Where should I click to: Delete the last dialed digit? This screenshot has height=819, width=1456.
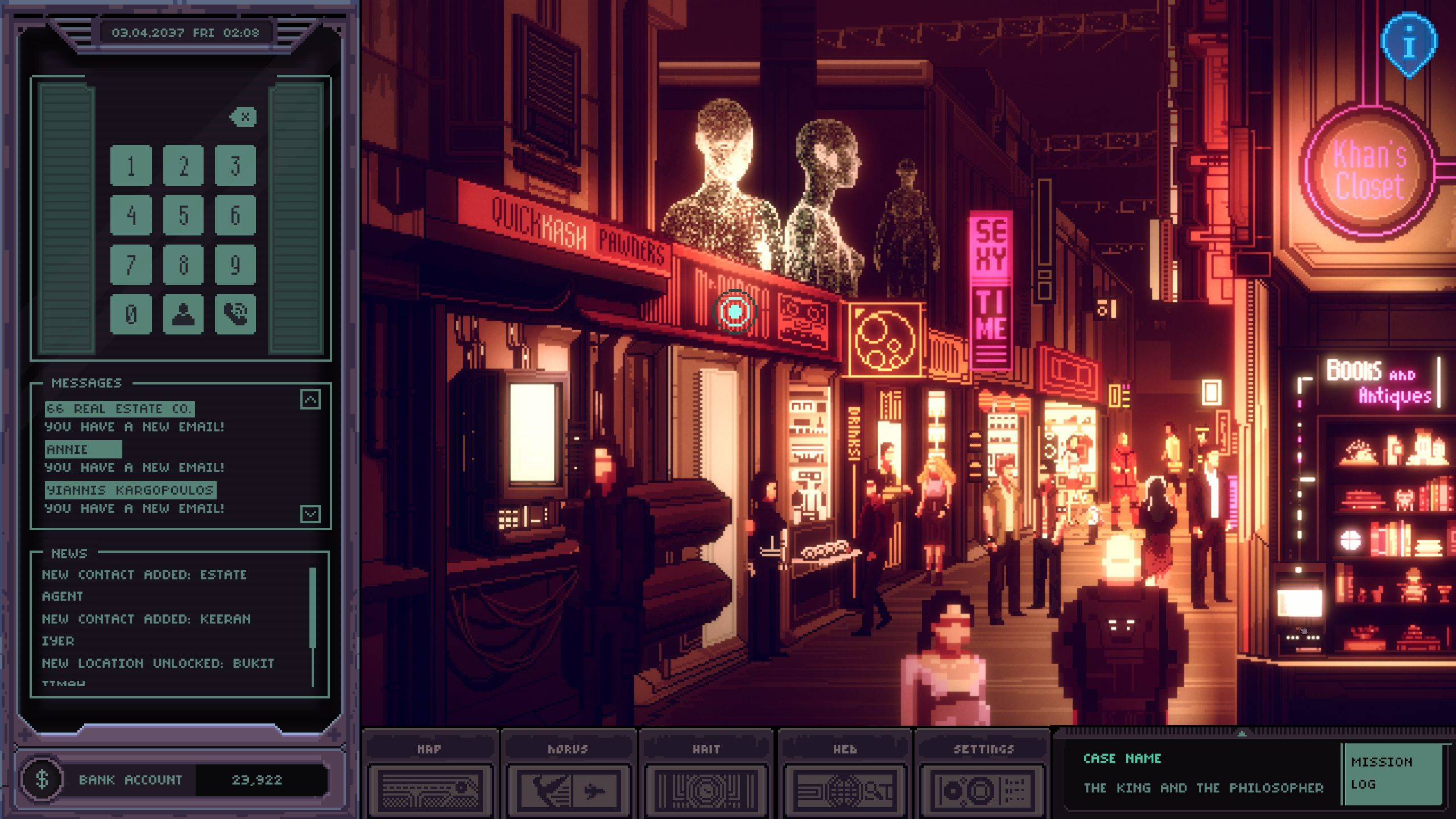coord(244,117)
